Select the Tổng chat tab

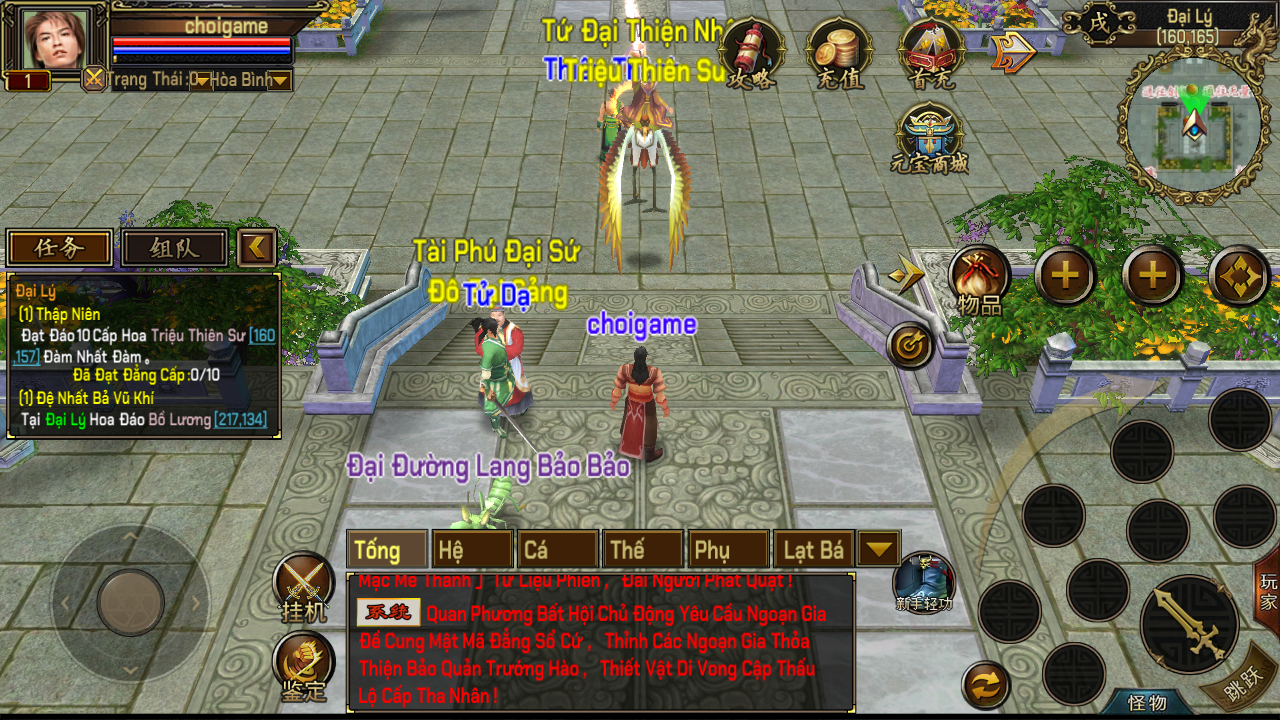(387, 550)
